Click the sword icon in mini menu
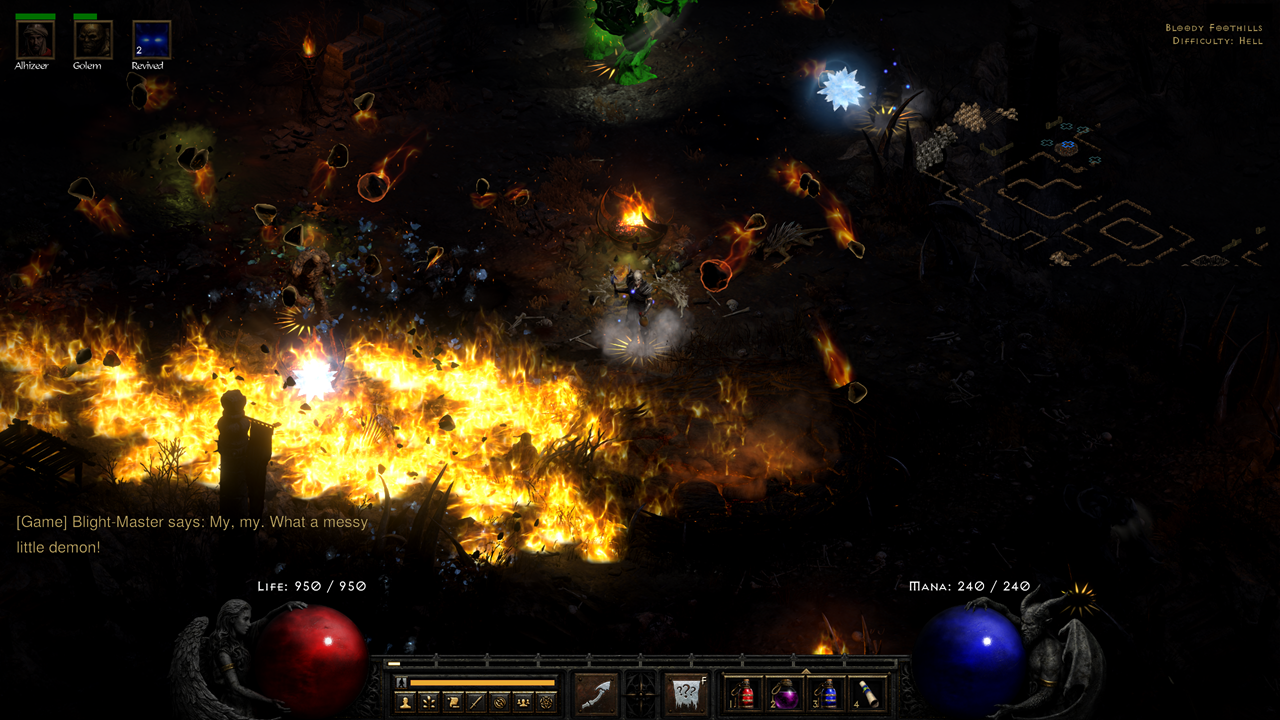This screenshot has height=720, width=1280. [x=476, y=702]
